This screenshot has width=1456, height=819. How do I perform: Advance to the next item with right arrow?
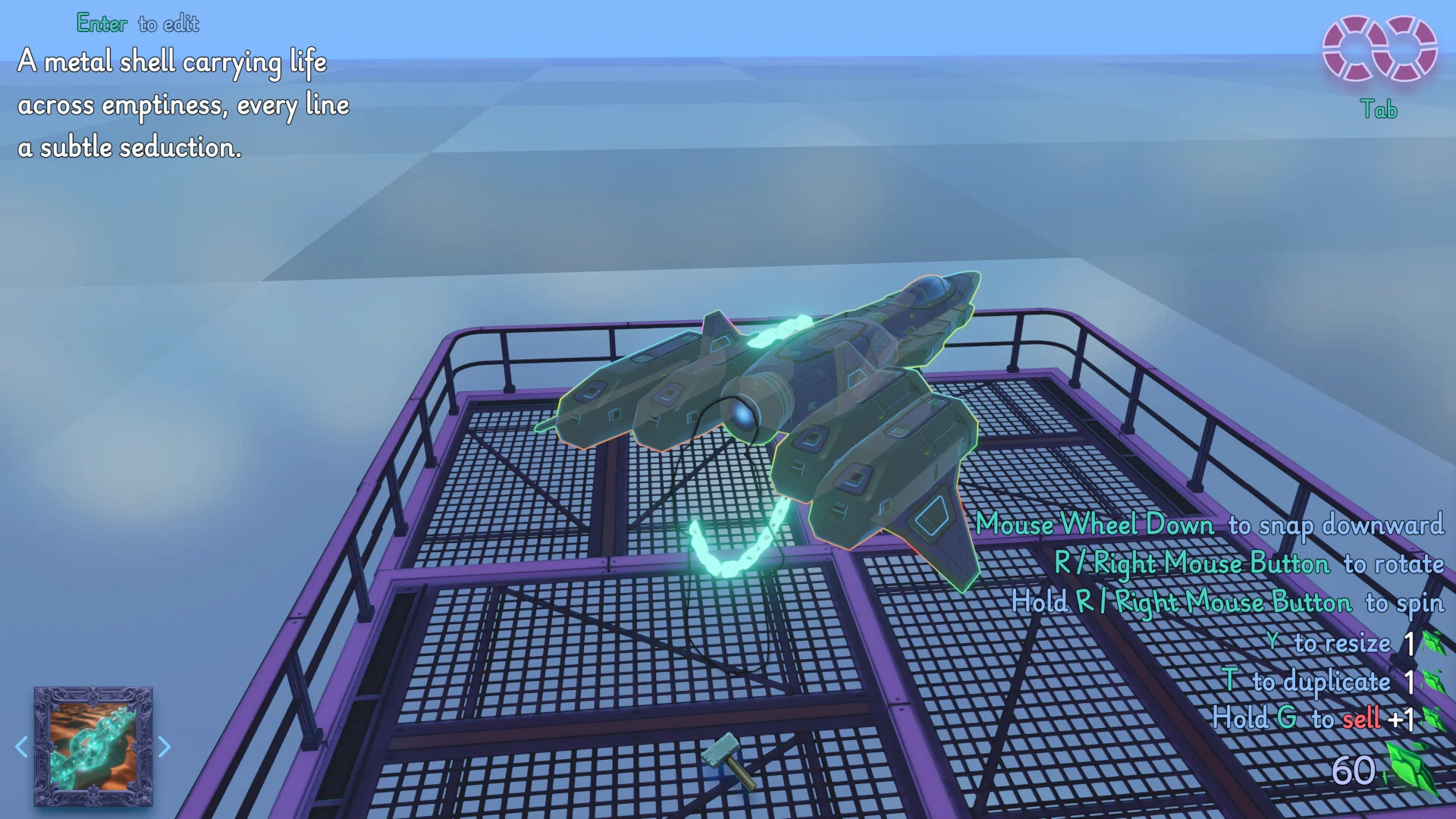coord(165,747)
